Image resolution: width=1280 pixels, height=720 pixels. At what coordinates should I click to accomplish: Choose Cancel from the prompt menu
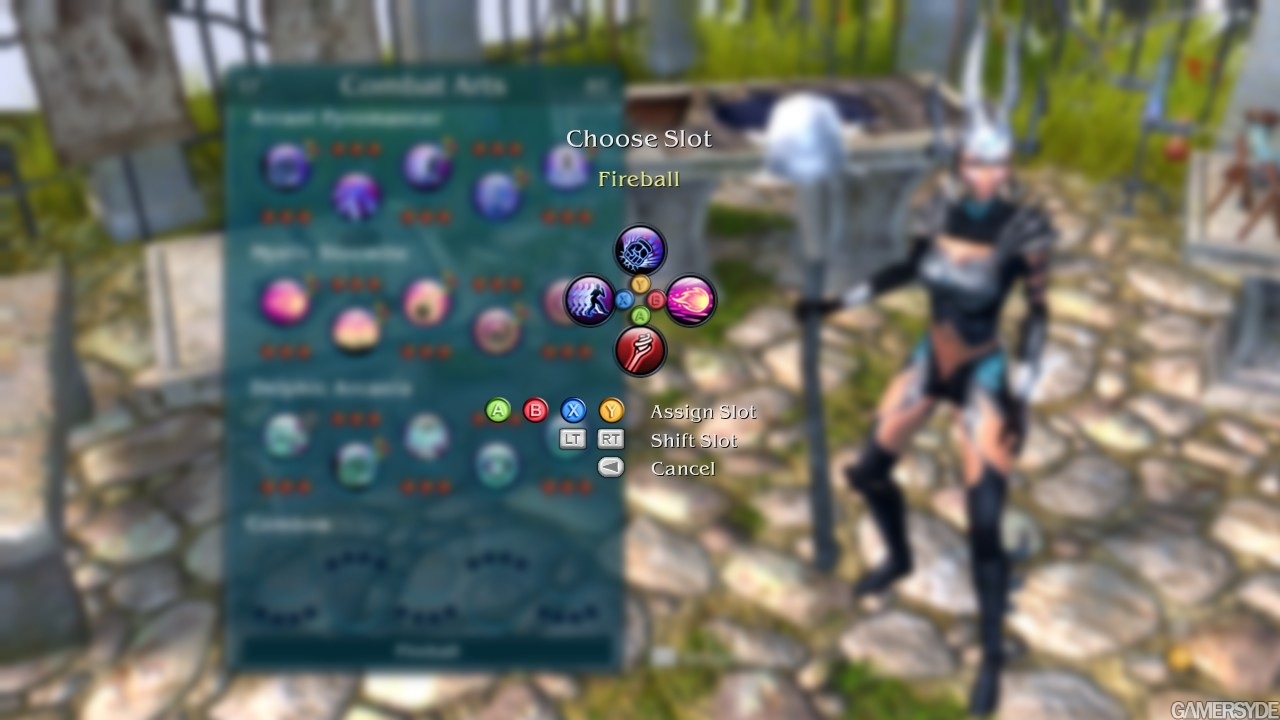[684, 467]
